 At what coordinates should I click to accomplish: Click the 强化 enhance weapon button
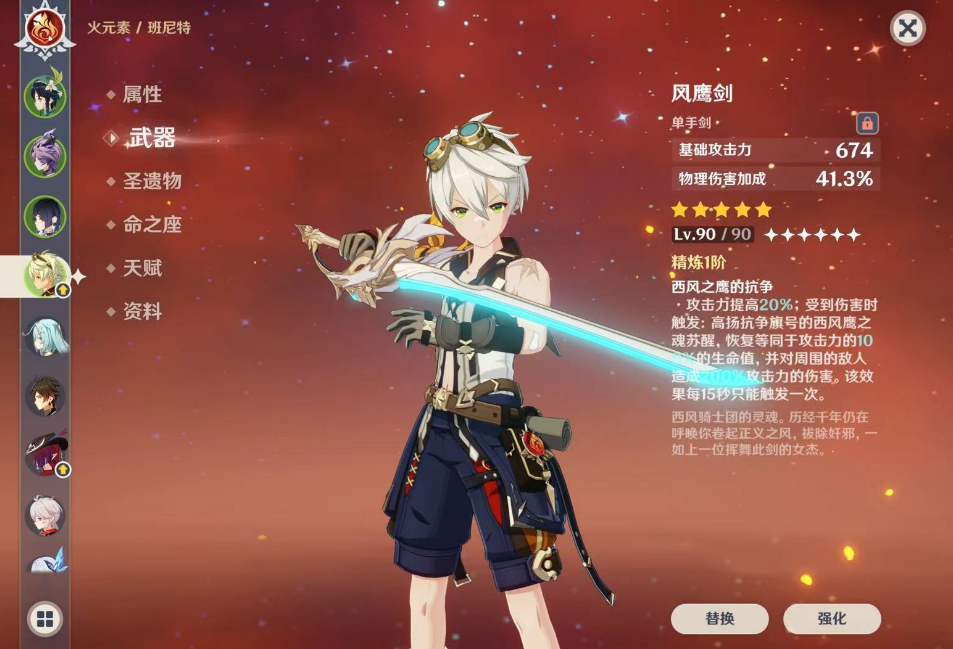tap(832, 619)
